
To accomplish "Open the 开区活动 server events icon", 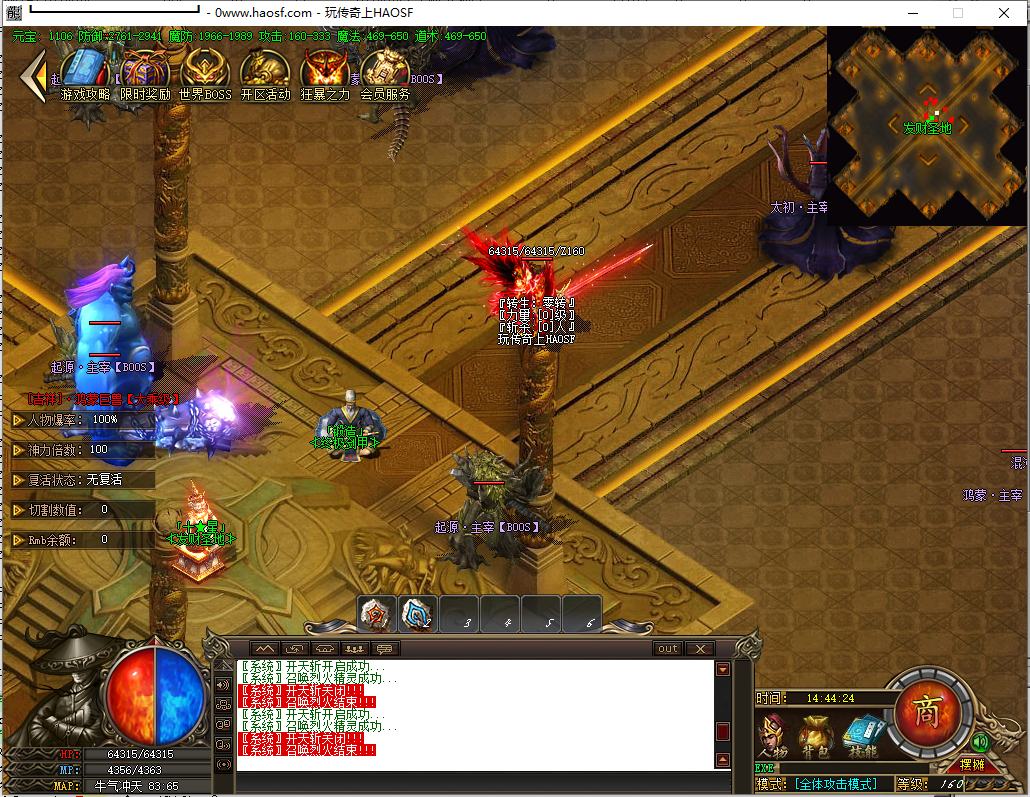I will tap(265, 71).
